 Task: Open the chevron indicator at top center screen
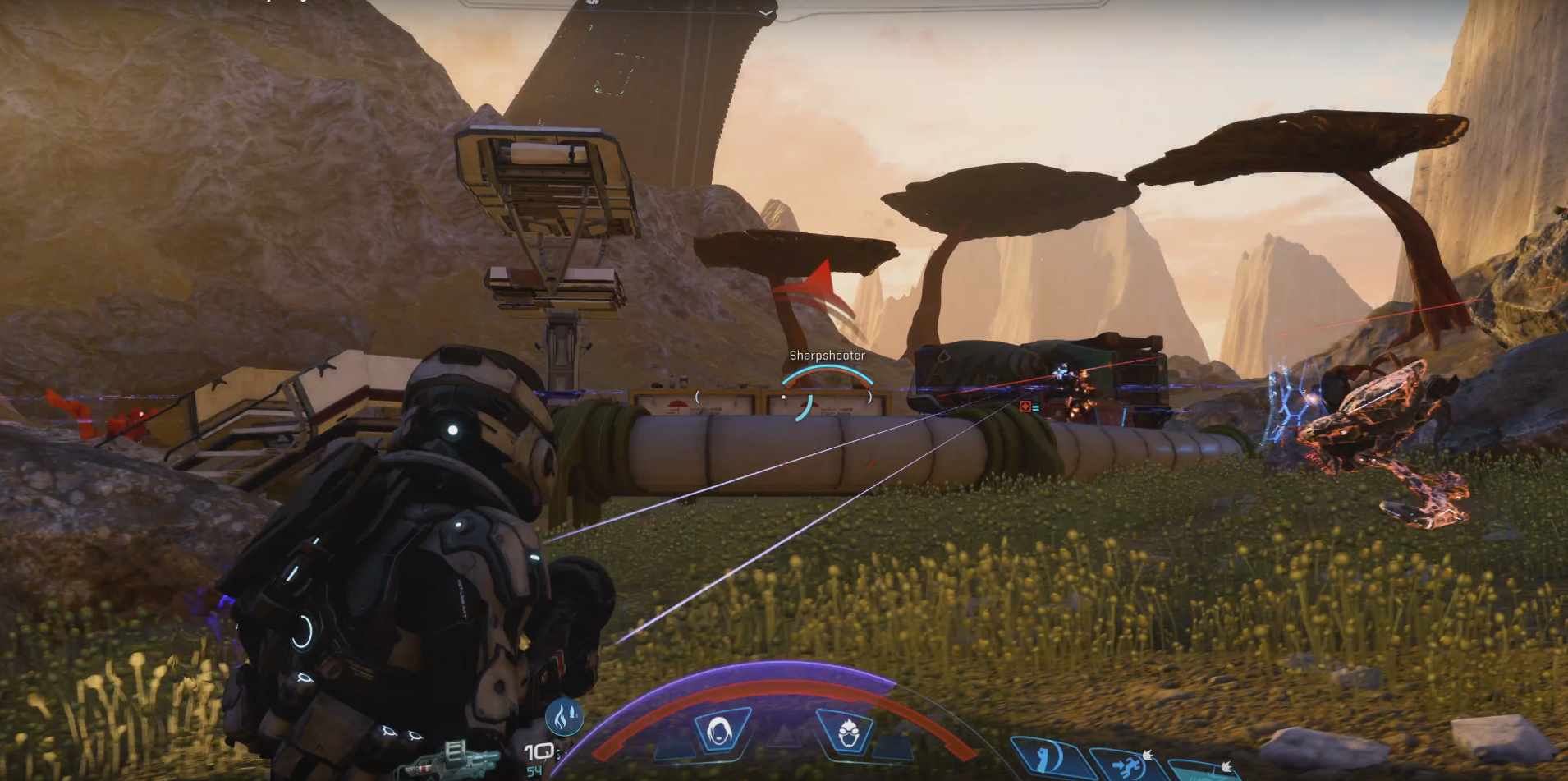pos(768,14)
